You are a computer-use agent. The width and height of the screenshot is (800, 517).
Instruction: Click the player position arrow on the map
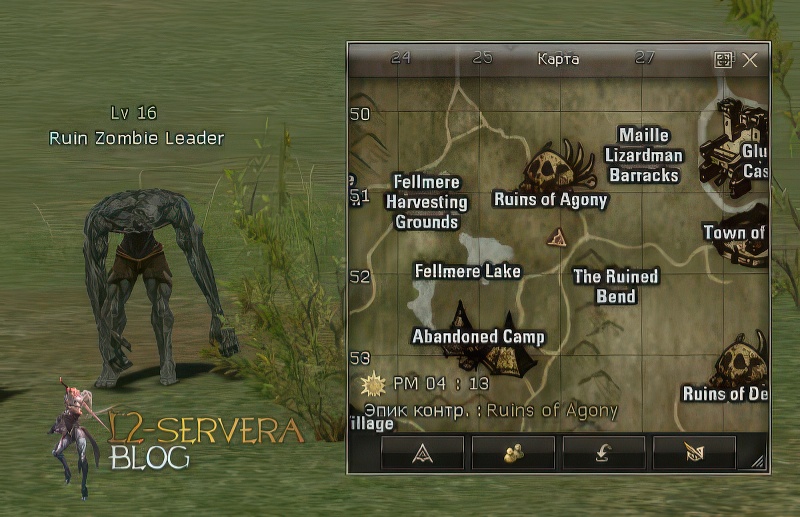click(558, 237)
